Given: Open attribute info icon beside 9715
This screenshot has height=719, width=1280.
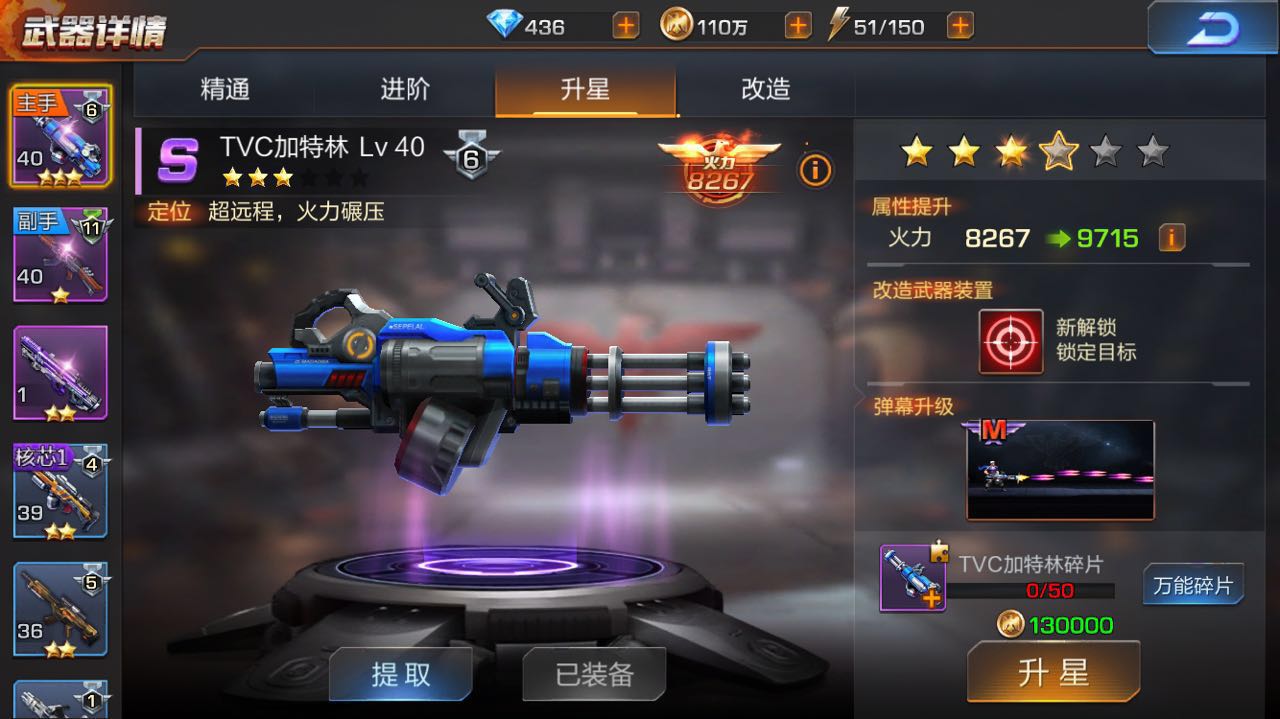Looking at the screenshot, I should (1172, 238).
